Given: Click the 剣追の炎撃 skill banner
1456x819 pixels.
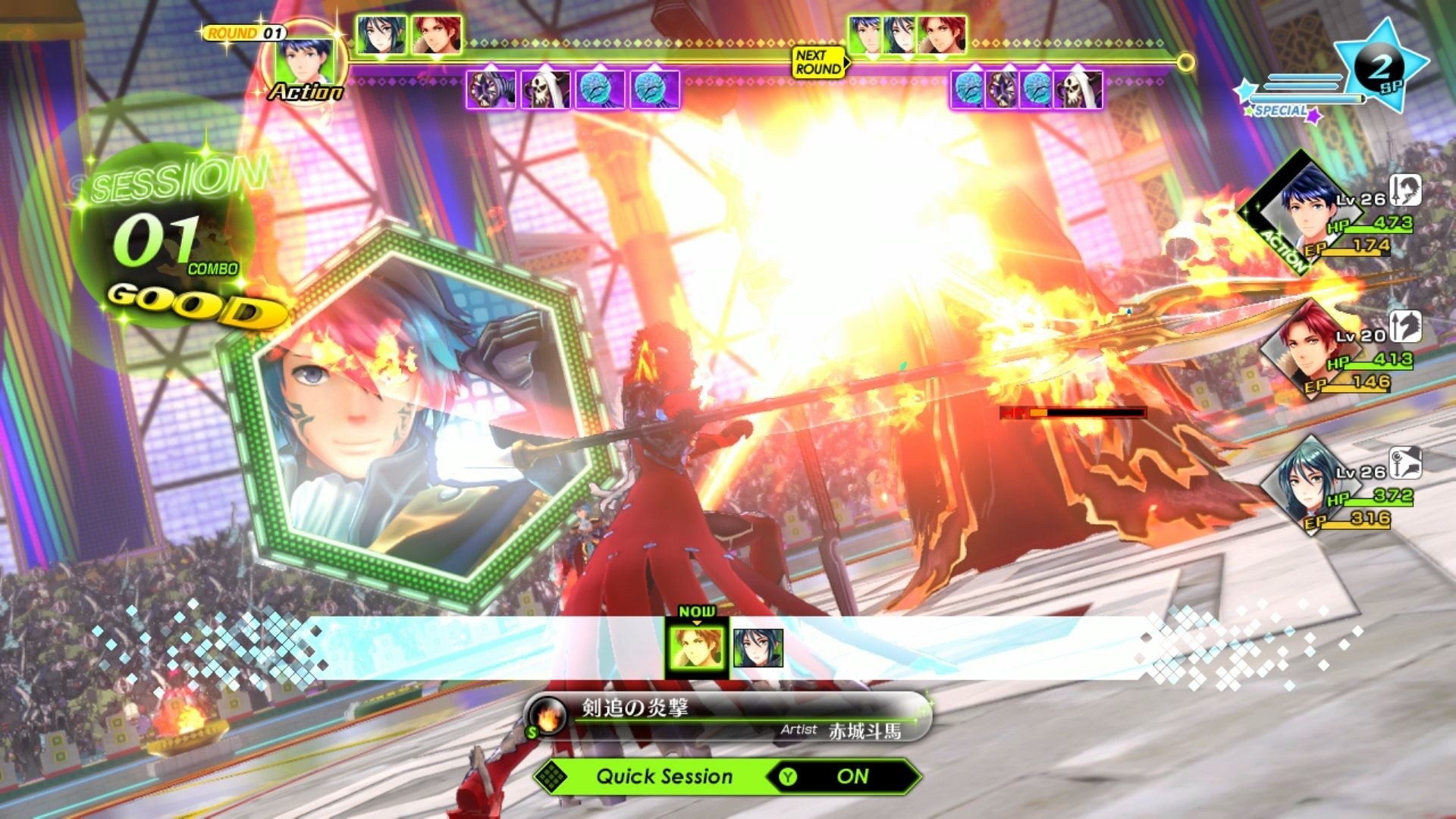Looking at the screenshot, I should (728, 717).
